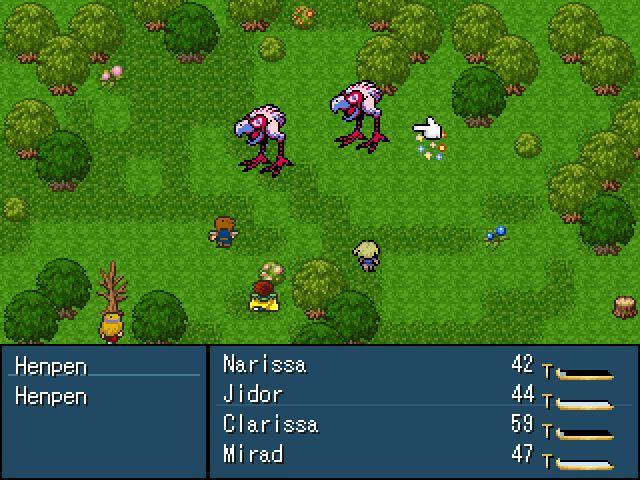The width and height of the screenshot is (640, 480).
Task: Target the Henpen marked by the hand cursor
Action: (x=361, y=118)
